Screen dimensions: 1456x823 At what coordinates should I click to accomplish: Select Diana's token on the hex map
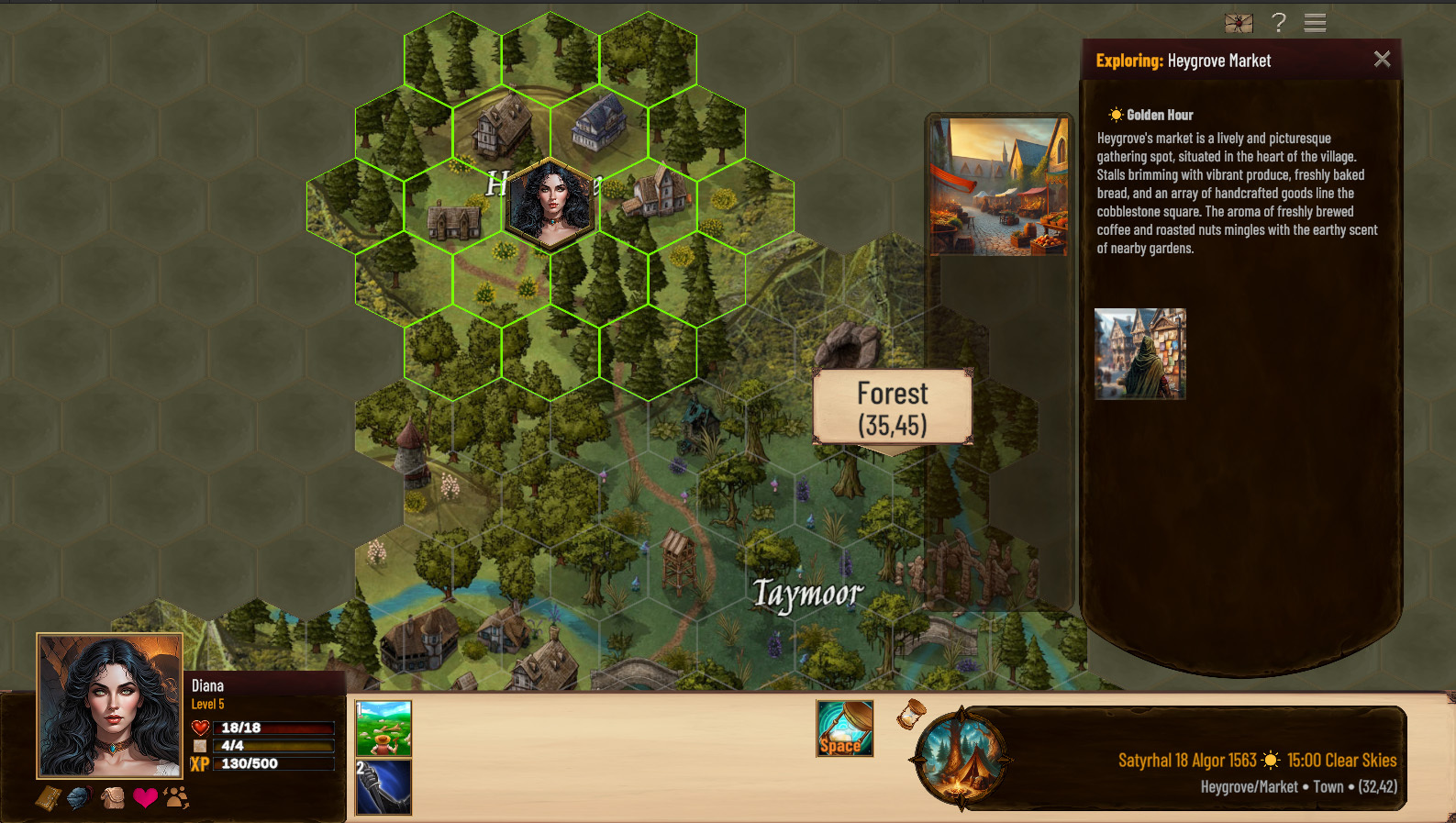tap(548, 200)
